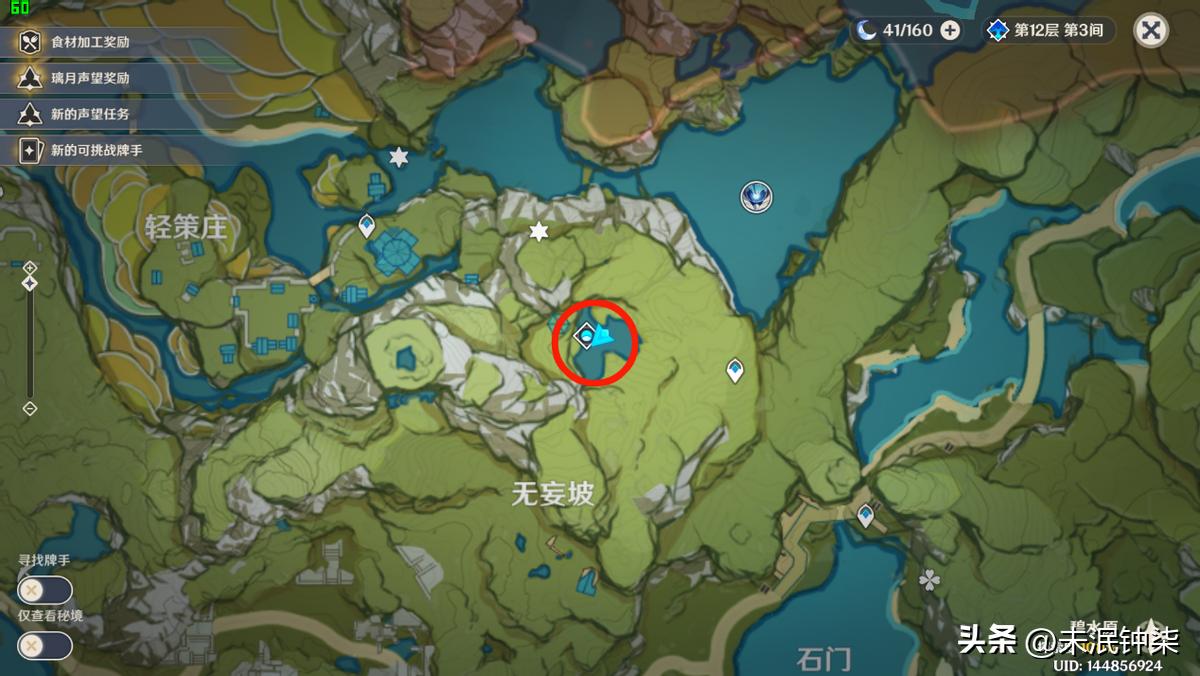The width and height of the screenshot is (1200, 676).
Task: Toggle the 寻找牌手 switch
Action: [44, 590]
